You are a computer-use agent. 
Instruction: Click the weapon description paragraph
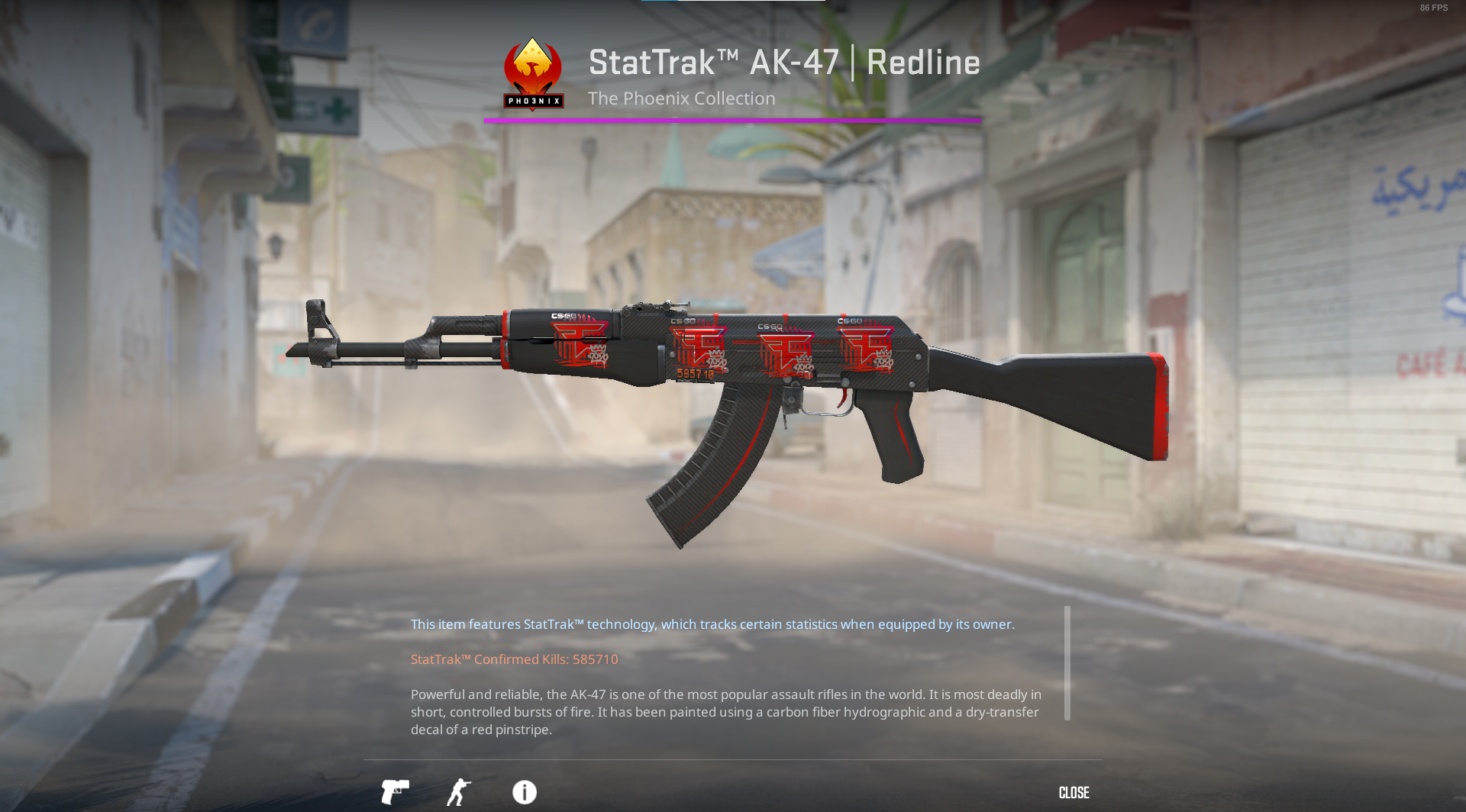pos(725,711)
